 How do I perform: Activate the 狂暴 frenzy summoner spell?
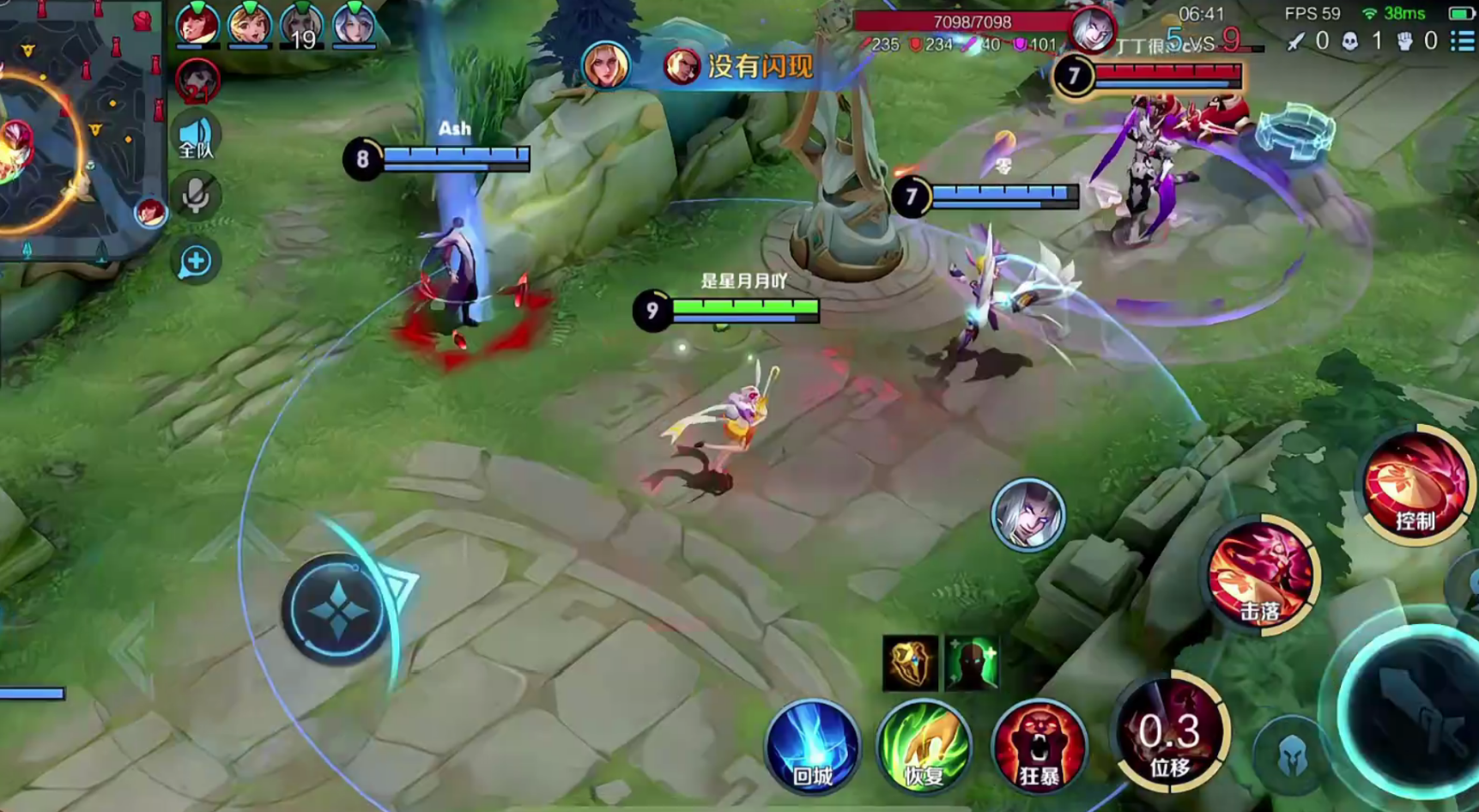click(x=1039, y=745)
